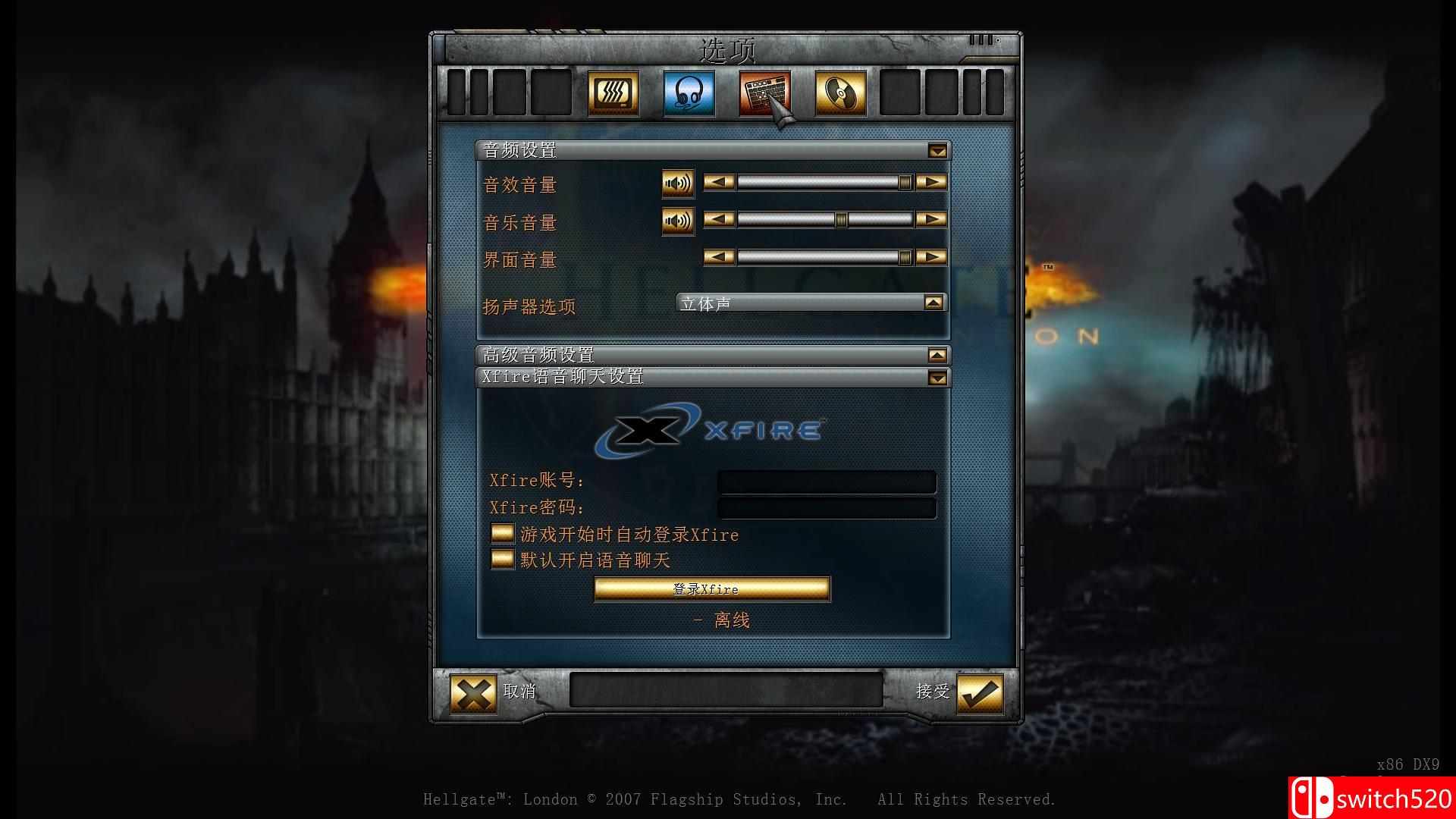1456x819 pixels.
Task: Open the 扬声器选项 speaker dropdown
Action: click(x=934, y=301)
